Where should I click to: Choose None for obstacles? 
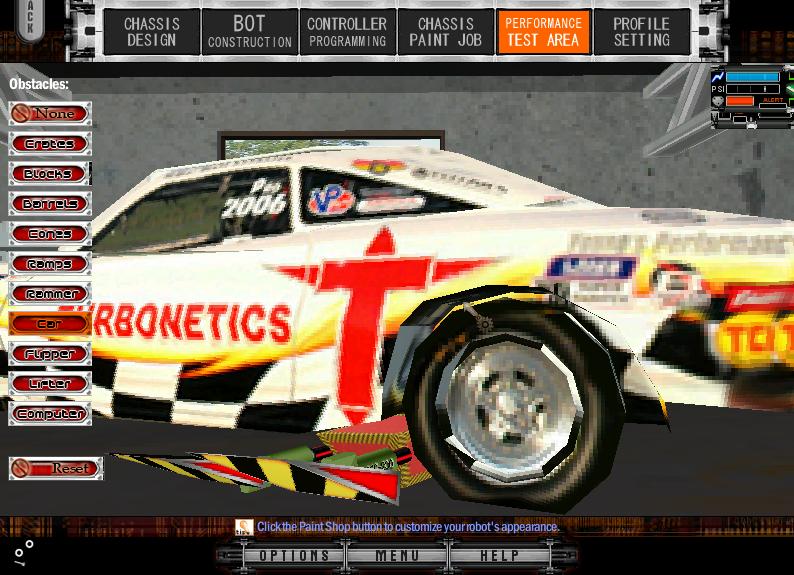[x=50, y=114]
